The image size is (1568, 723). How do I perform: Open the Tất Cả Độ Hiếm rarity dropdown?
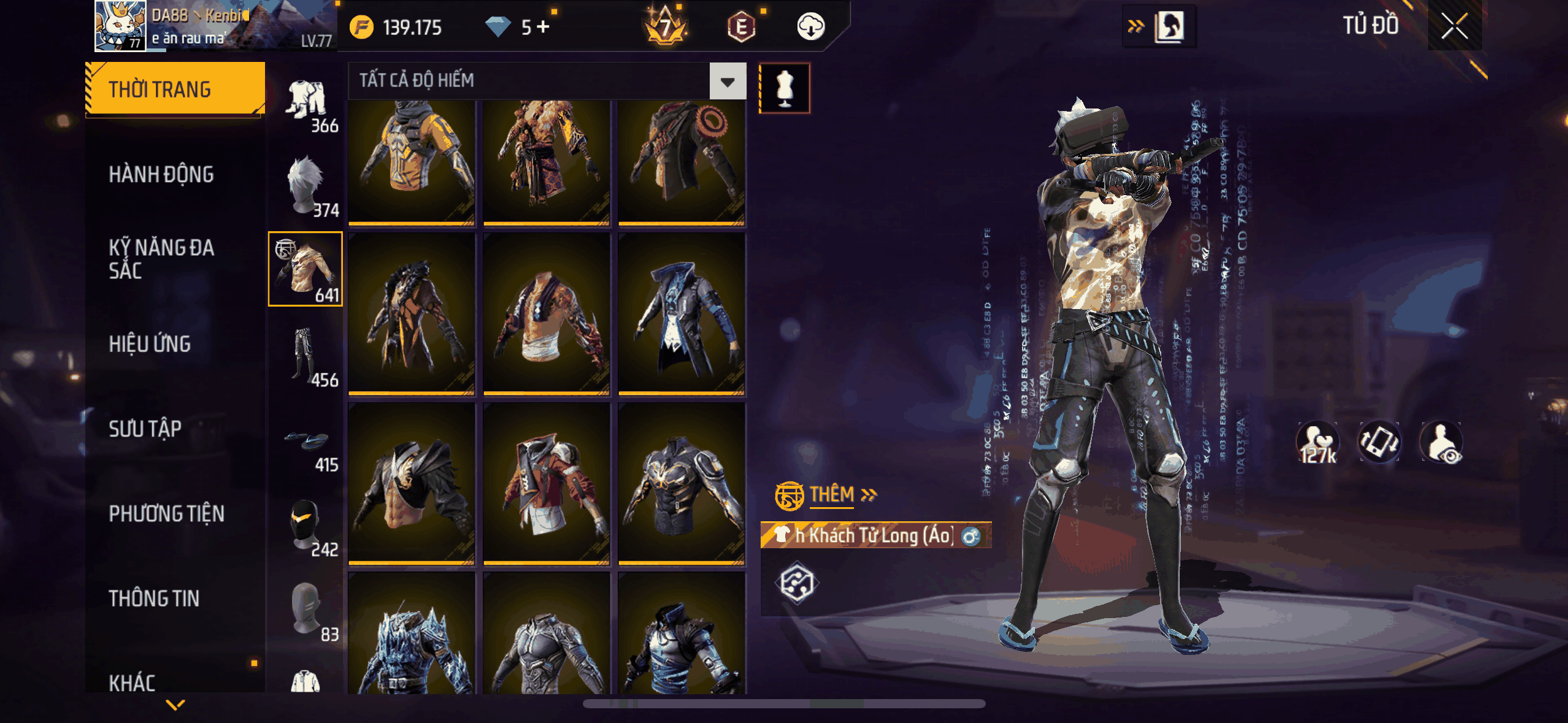click(728, 81)
